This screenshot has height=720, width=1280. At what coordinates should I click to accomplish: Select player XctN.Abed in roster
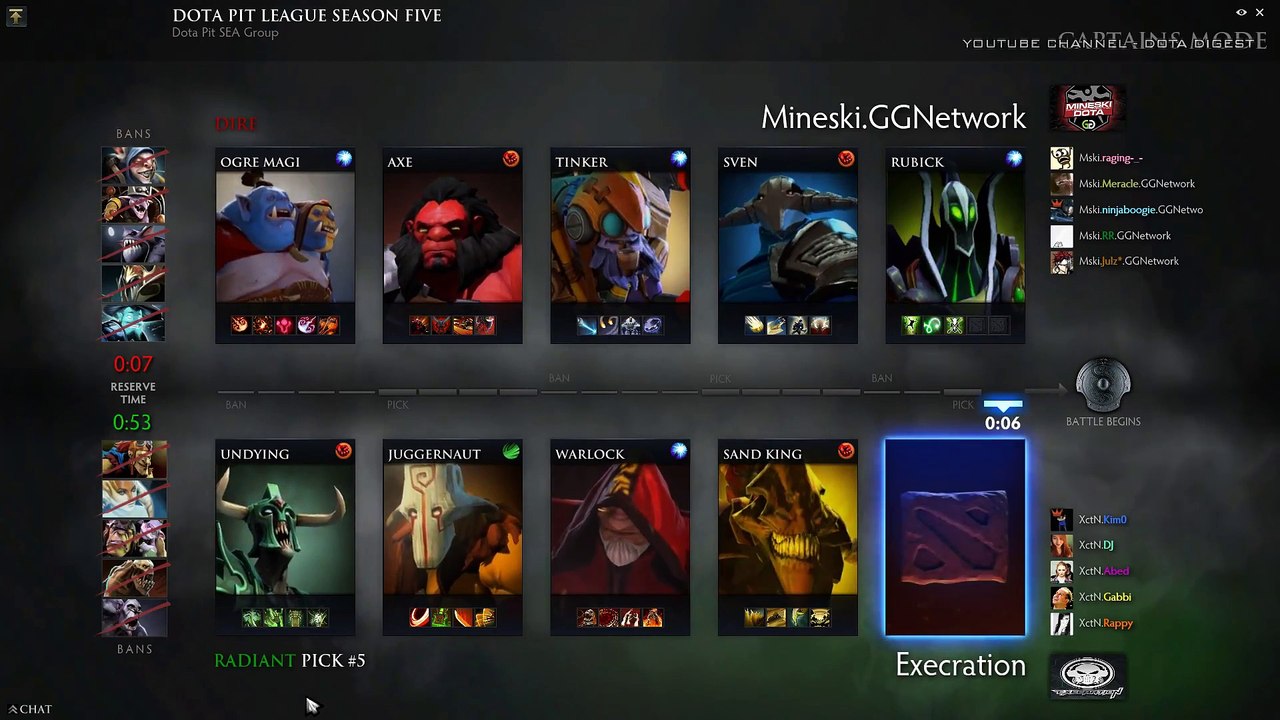click(x=1103, y=571)
